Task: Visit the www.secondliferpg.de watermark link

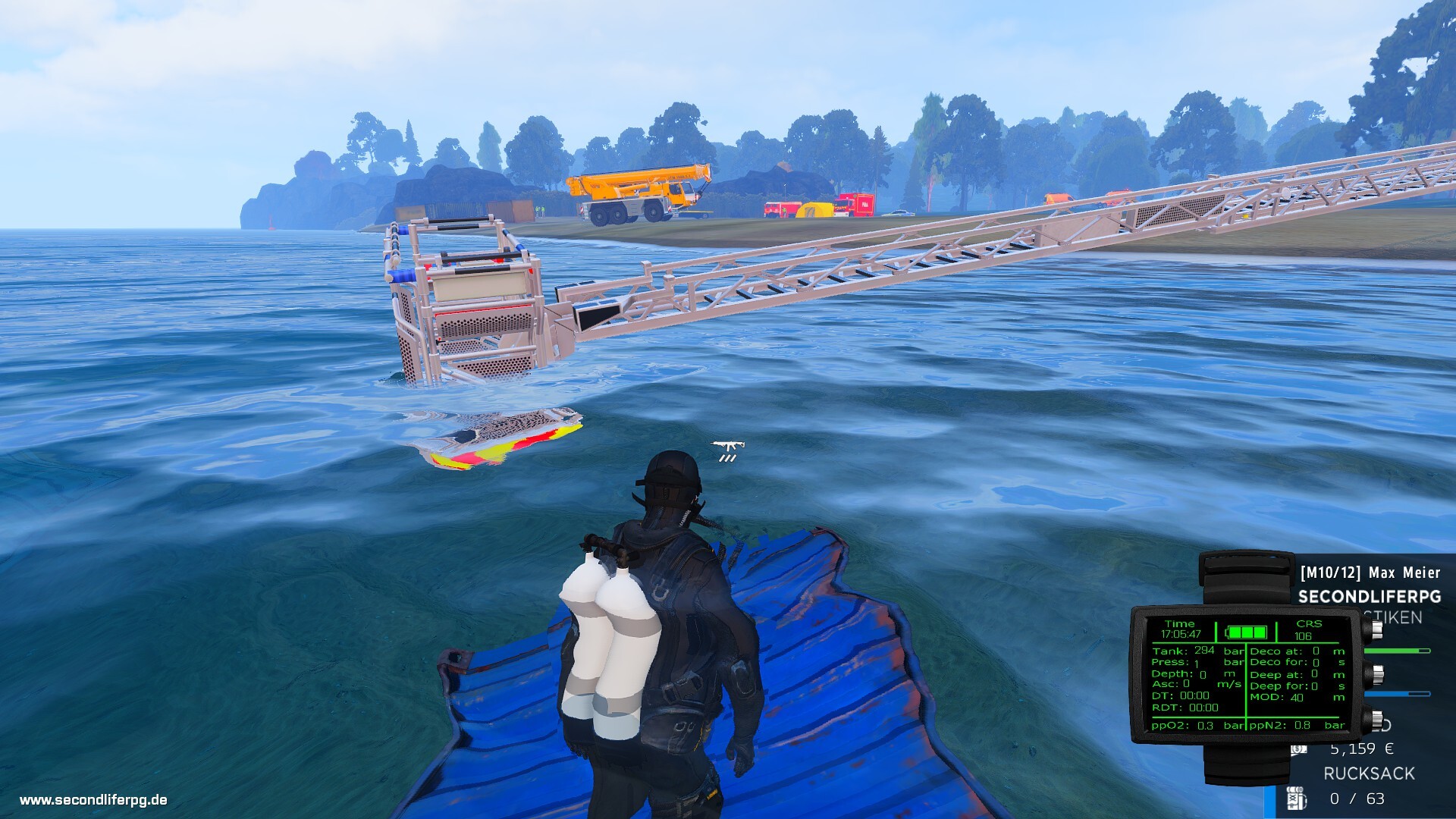Action: click(93, 800)
